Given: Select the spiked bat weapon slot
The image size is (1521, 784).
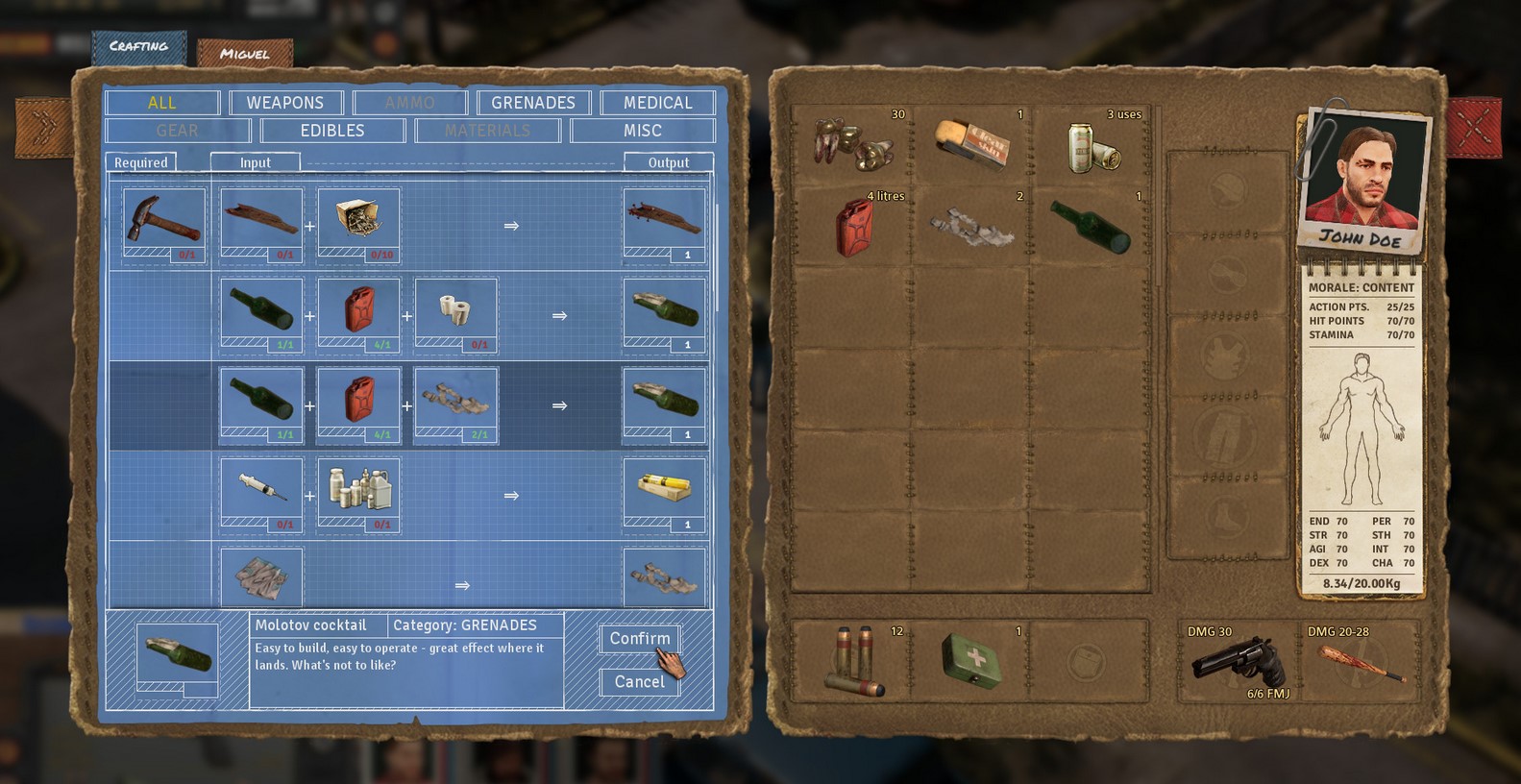Looking at the screenshot, I should pos(1358,663).
